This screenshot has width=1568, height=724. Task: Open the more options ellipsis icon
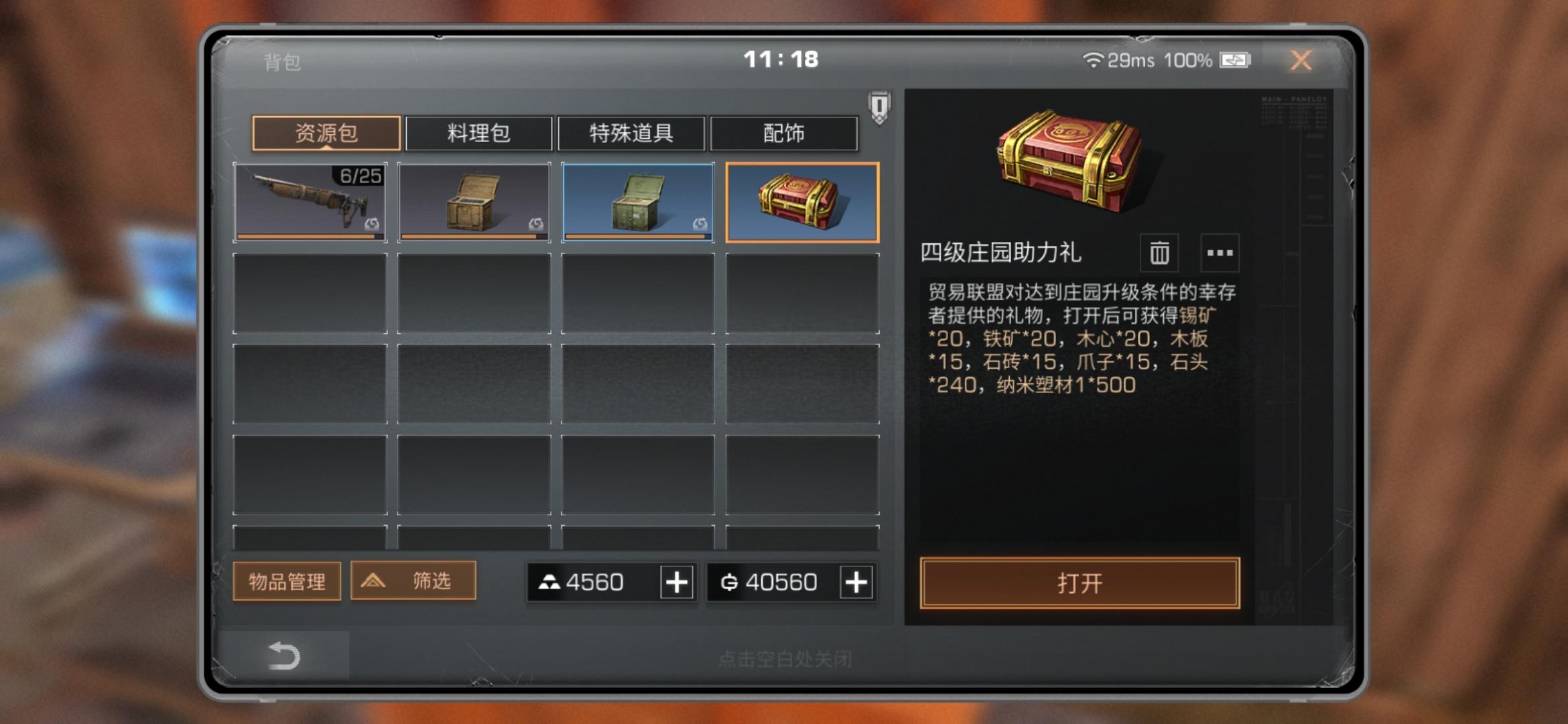[1220, 254]
